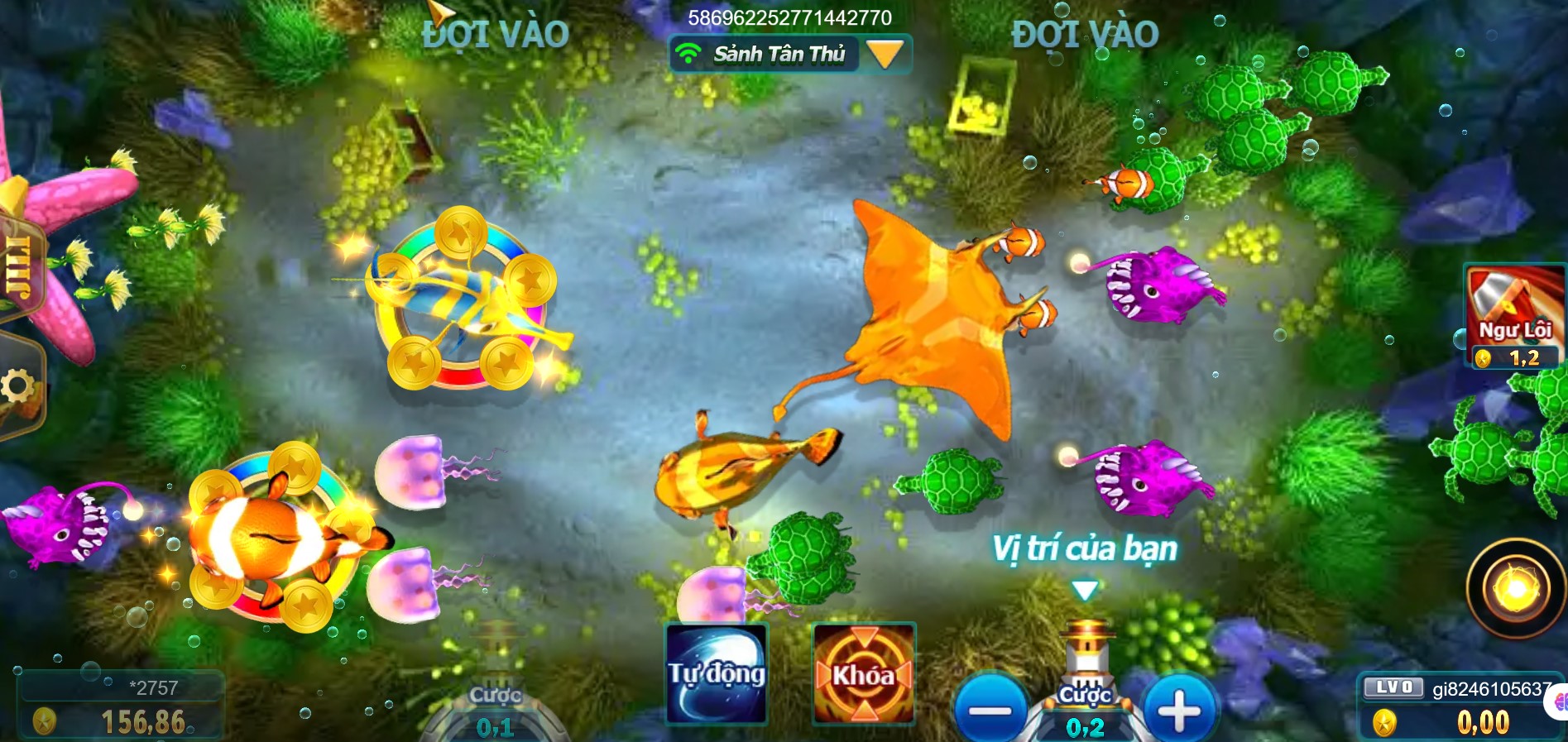Open the gear settings tab
The image size is (1568, 742).
point(18,387)
